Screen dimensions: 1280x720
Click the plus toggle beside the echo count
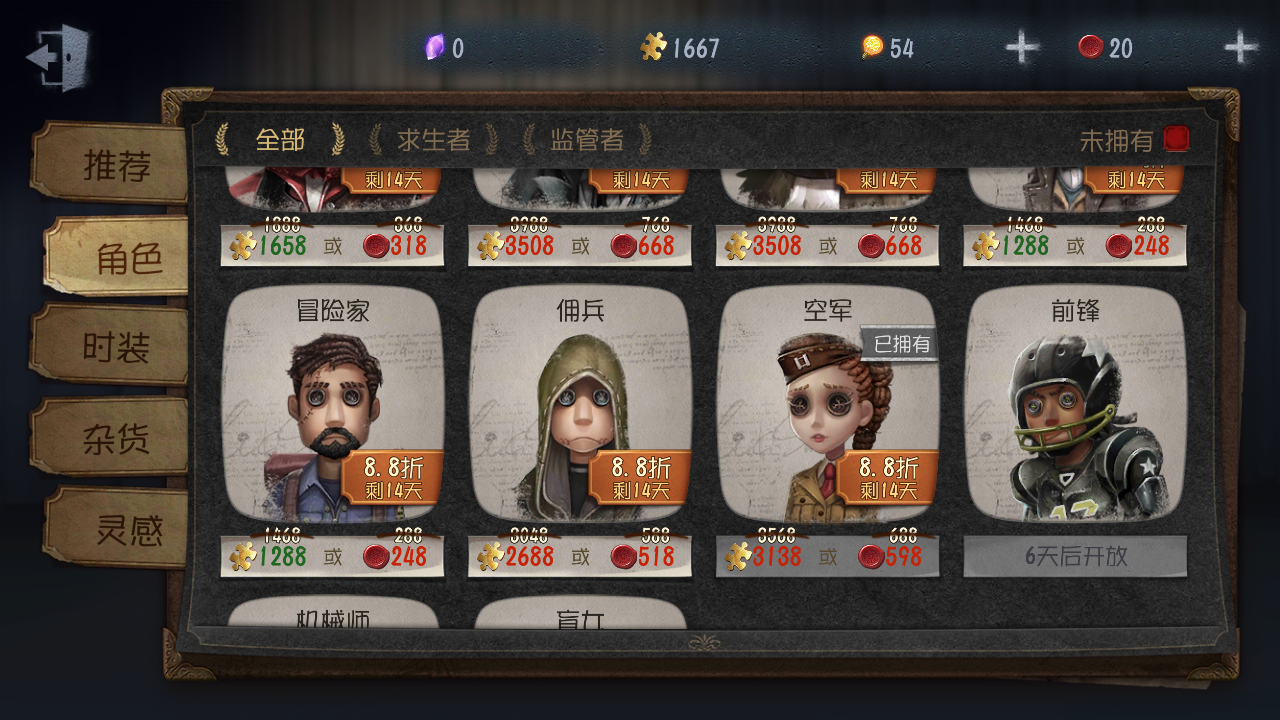pyautogui.click(x=1240, y=45)
